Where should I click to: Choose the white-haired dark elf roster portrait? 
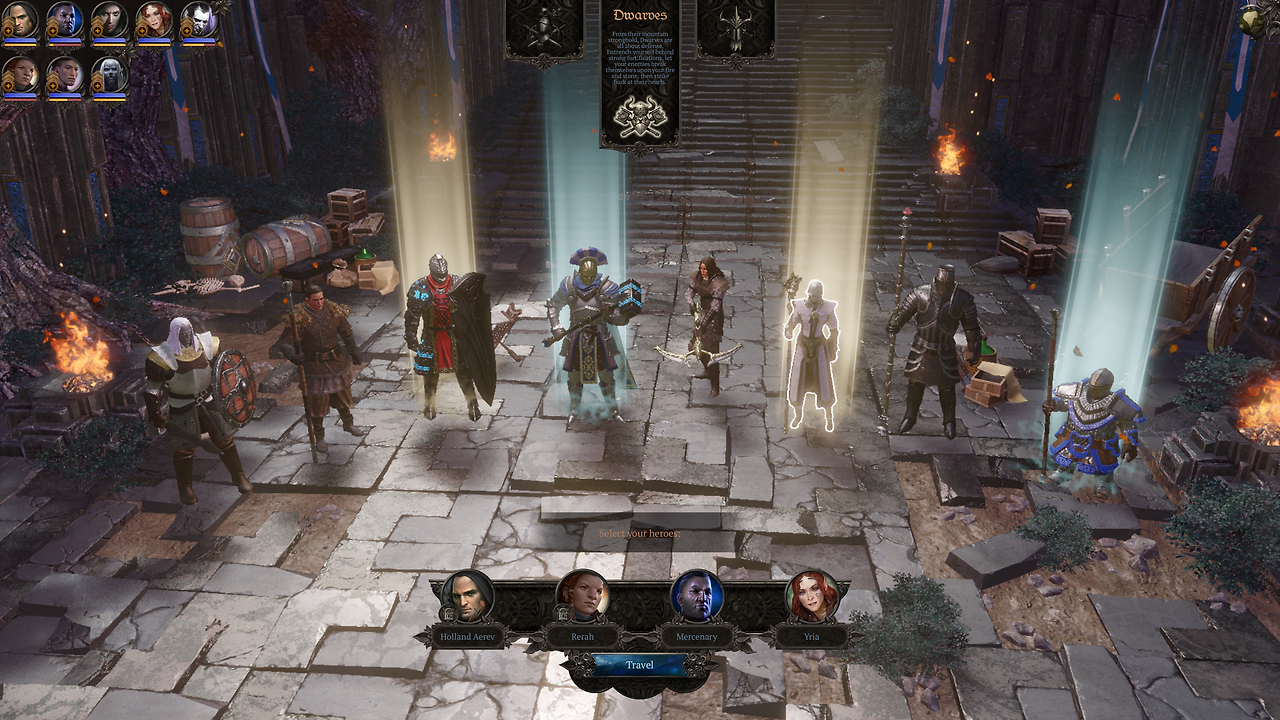(109, 75)
